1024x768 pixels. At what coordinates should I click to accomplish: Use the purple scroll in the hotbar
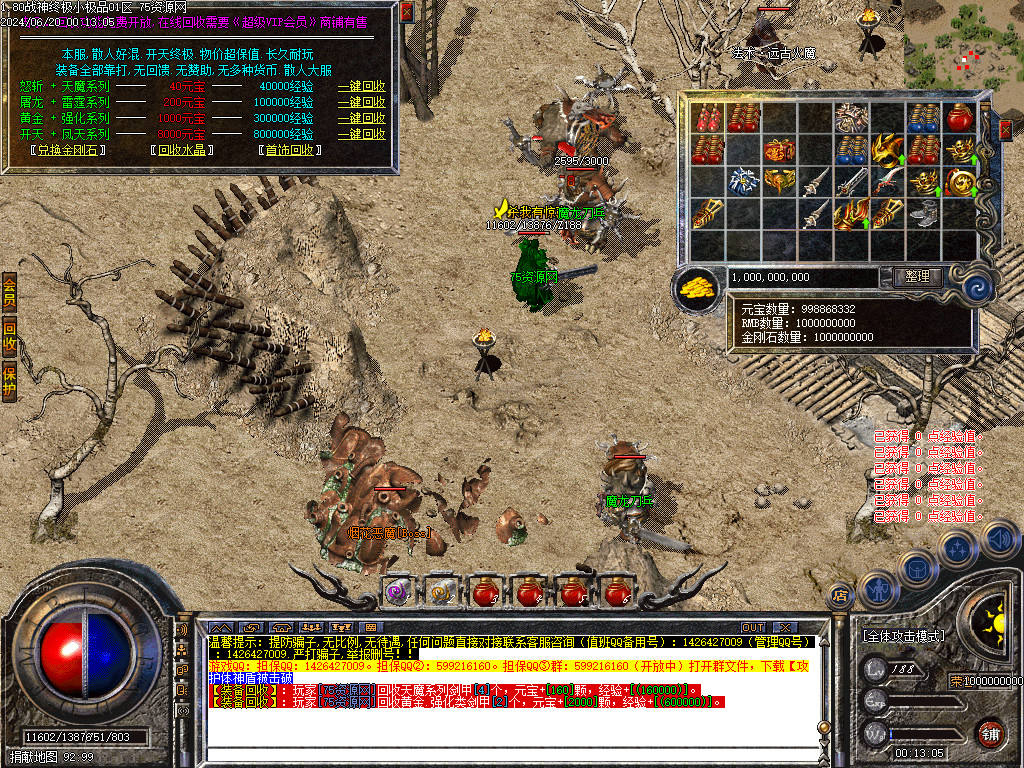pos(398,592)
